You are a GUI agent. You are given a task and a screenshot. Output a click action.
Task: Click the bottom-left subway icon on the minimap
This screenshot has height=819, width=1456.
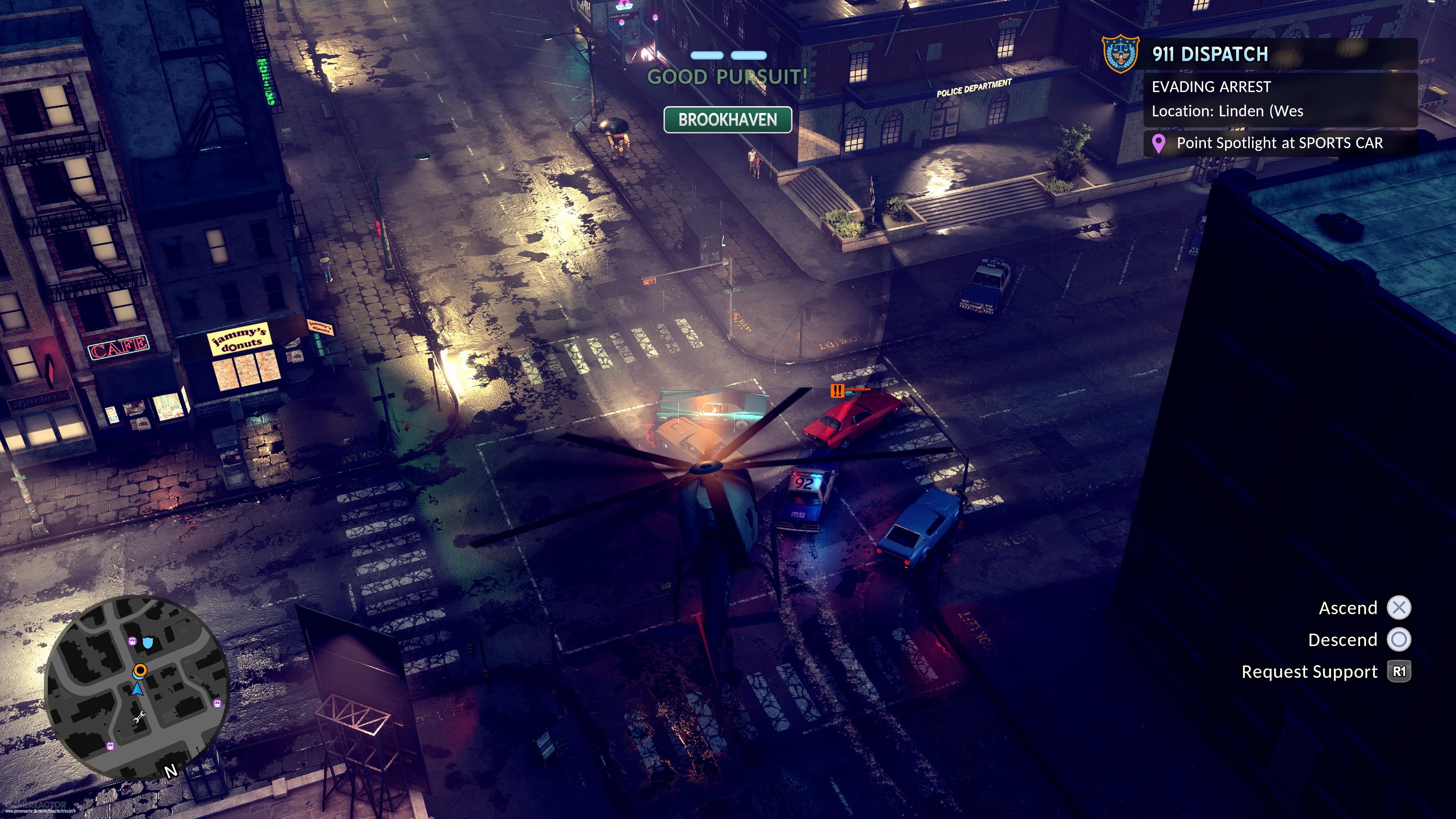111,747
